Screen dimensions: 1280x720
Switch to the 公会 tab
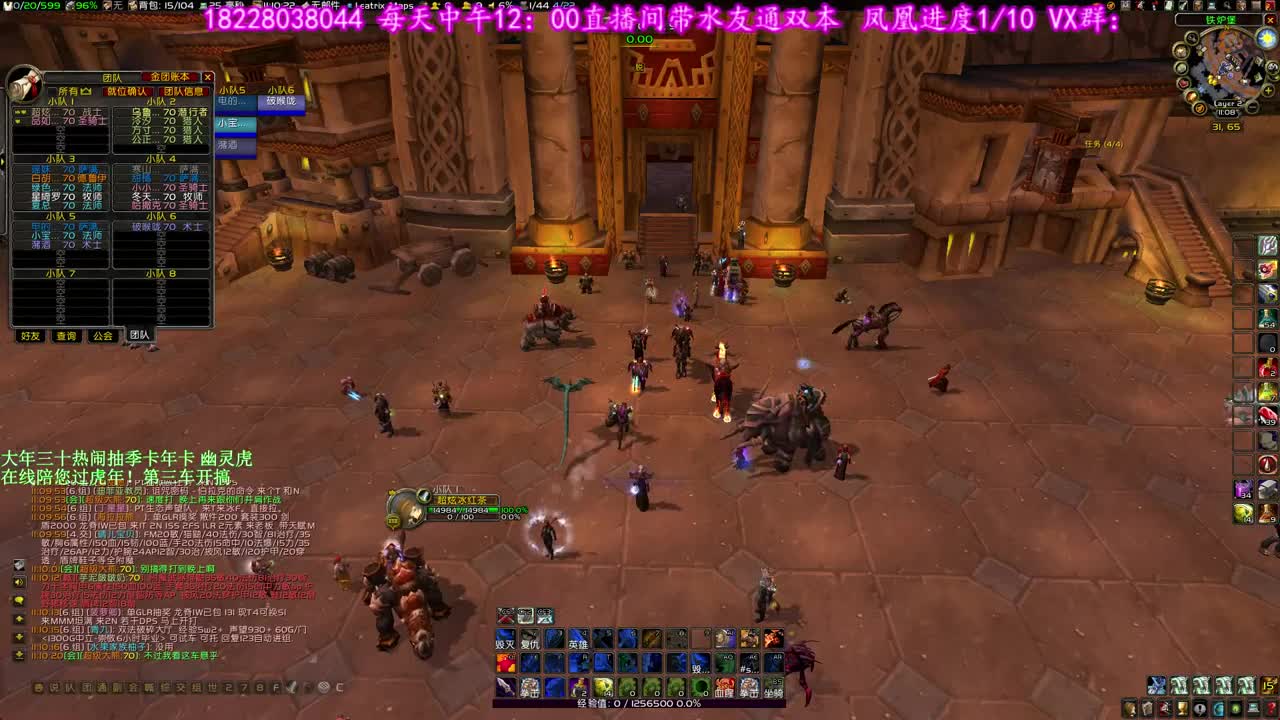click(x=103, y=335)
